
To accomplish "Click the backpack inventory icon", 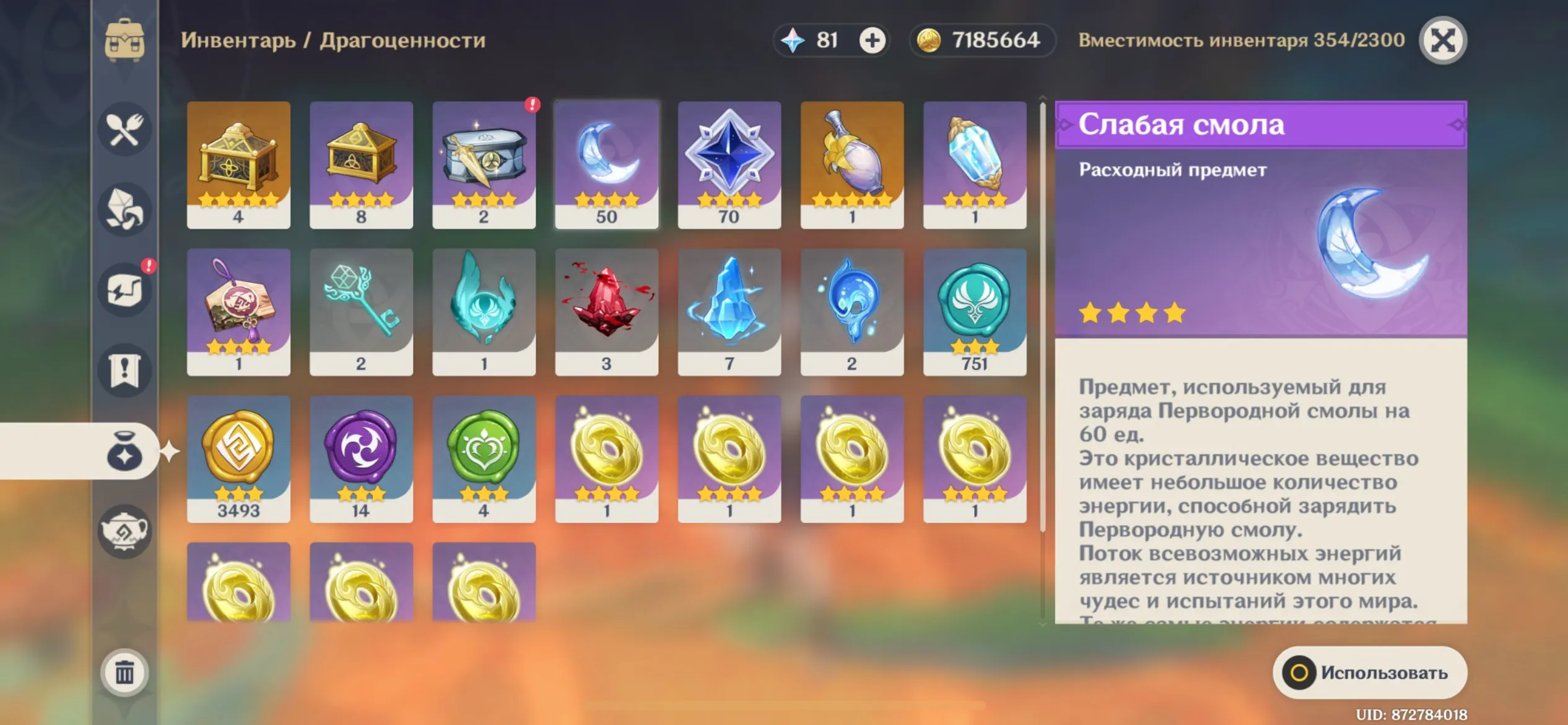I will click(124, 40).
